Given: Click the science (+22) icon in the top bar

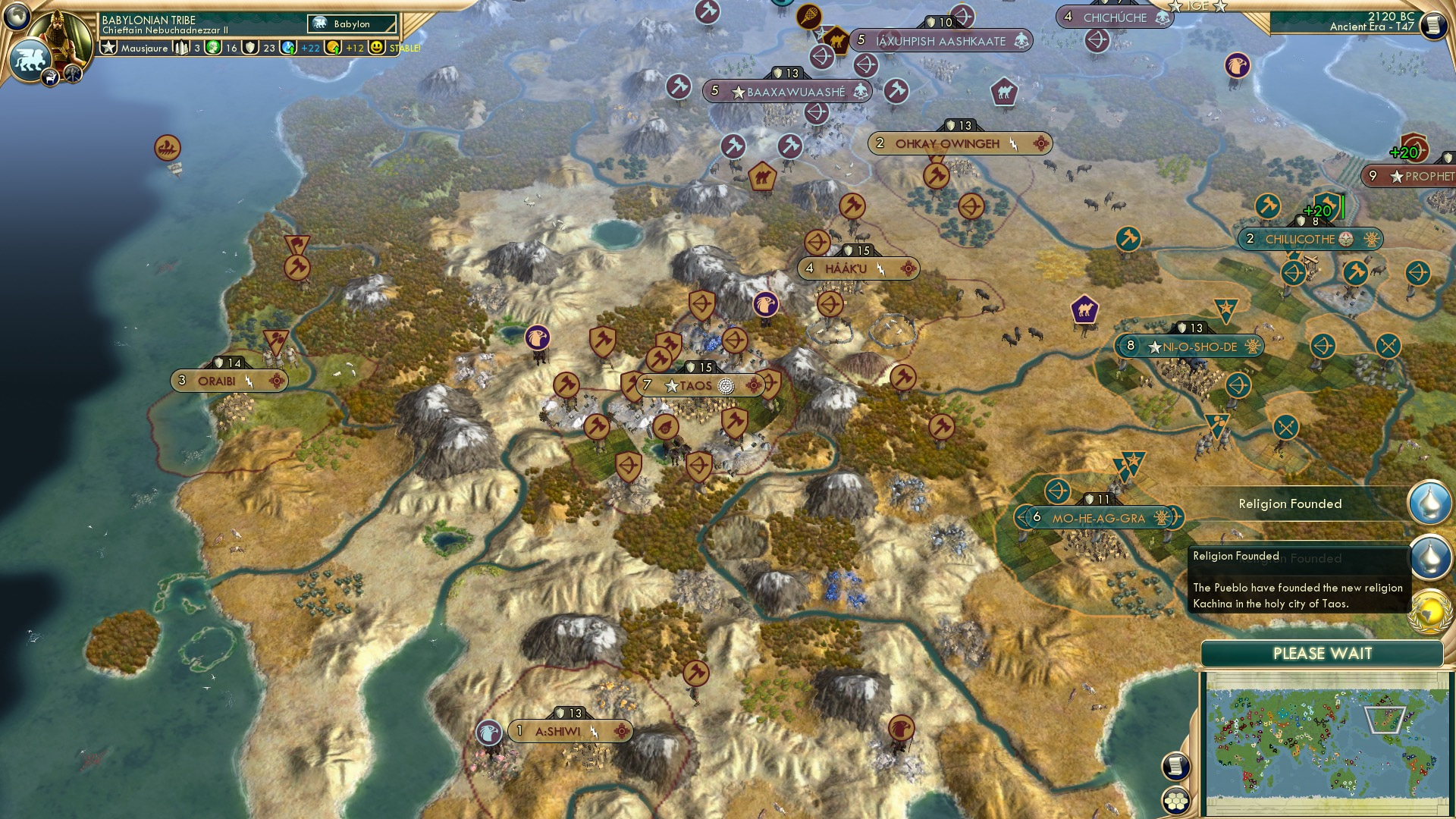Looking at the screenshot, I should coord(289,47).
